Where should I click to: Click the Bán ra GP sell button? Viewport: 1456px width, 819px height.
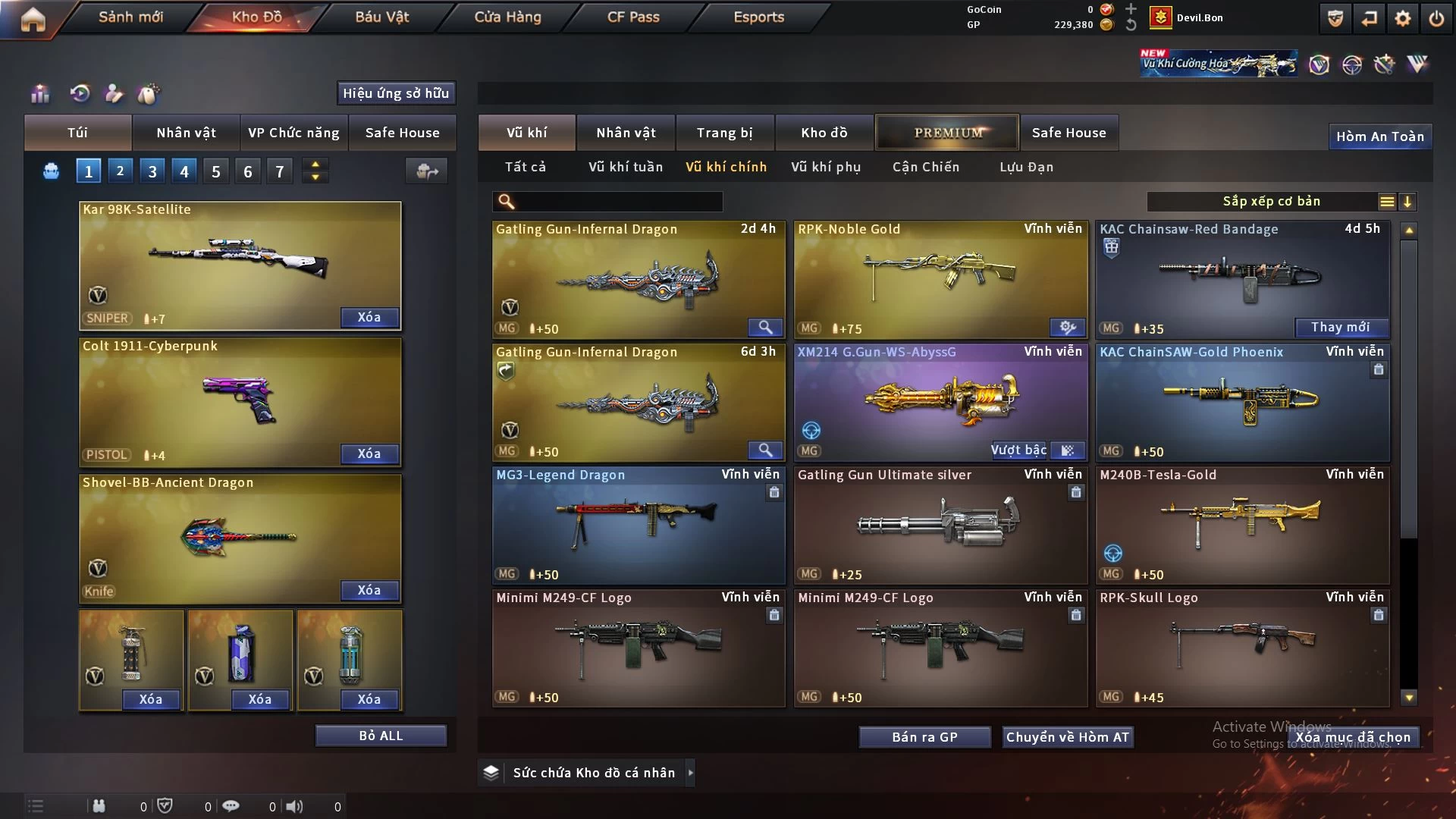924,737
